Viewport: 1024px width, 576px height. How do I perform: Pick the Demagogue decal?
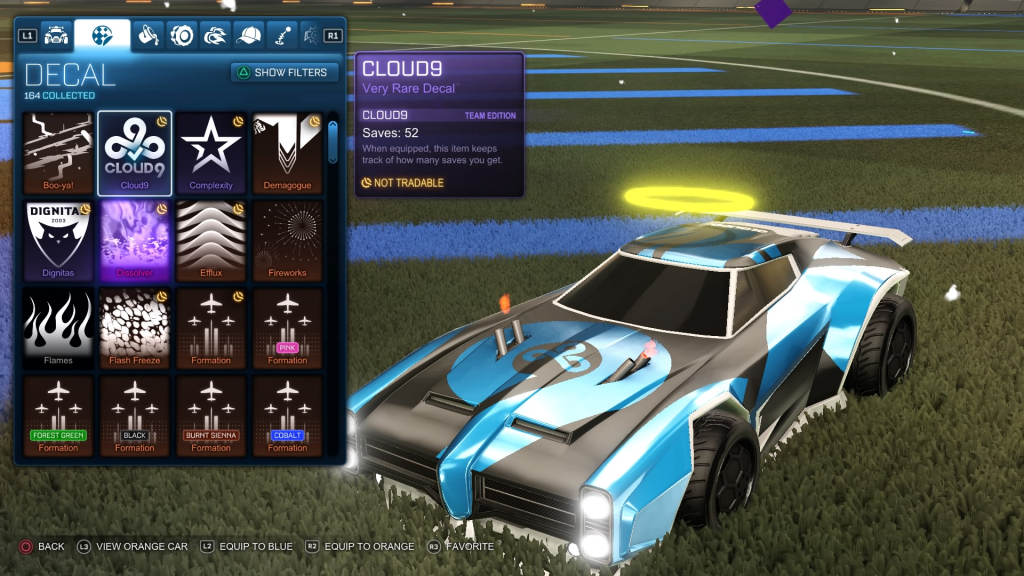[x=287, y=151]
